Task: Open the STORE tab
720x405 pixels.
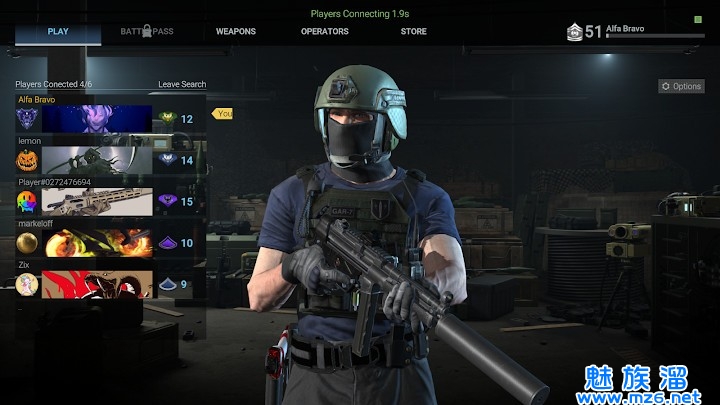Action: (413, 32)
